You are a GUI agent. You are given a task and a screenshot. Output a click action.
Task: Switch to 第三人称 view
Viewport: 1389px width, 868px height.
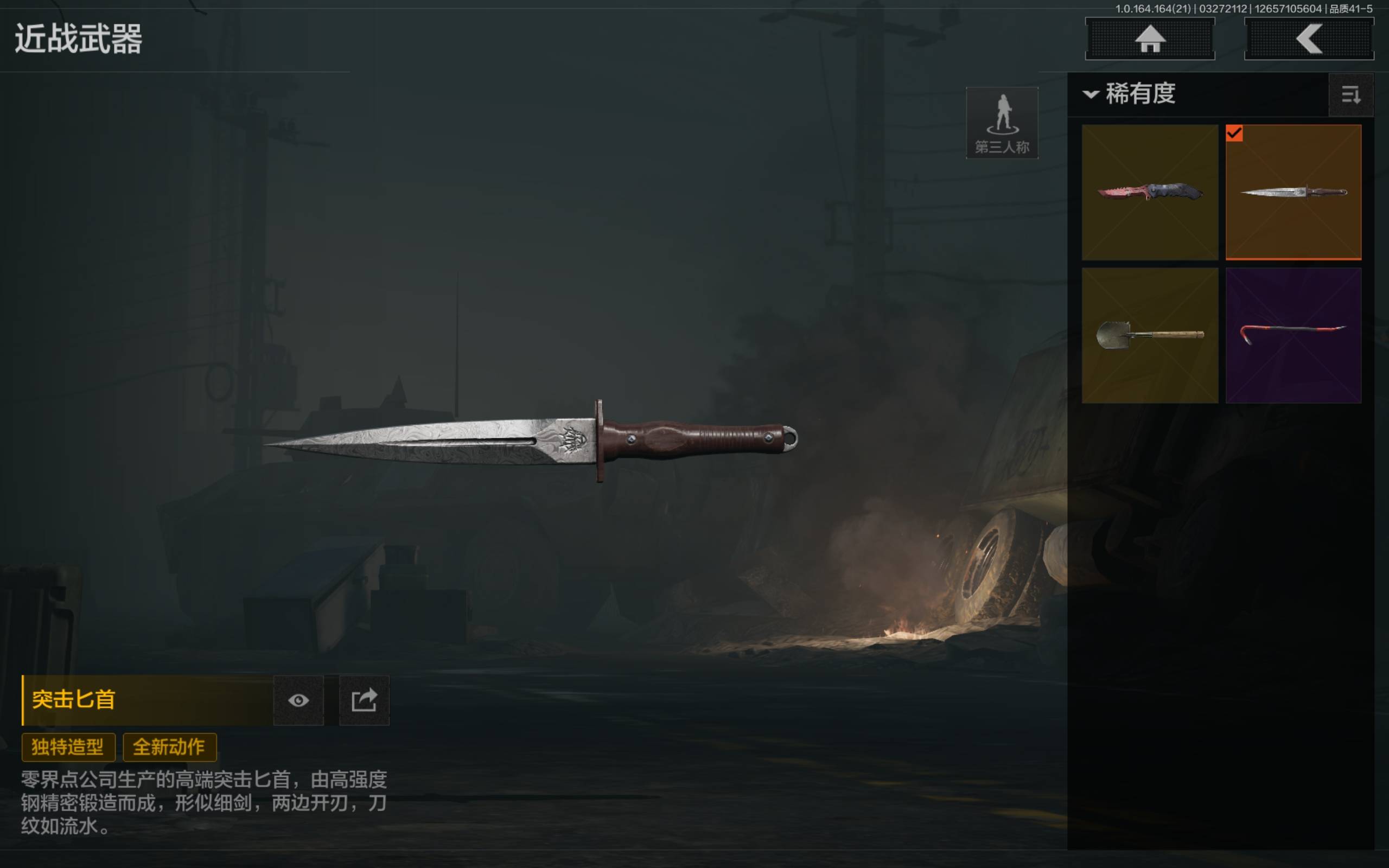click(1002, 123)
